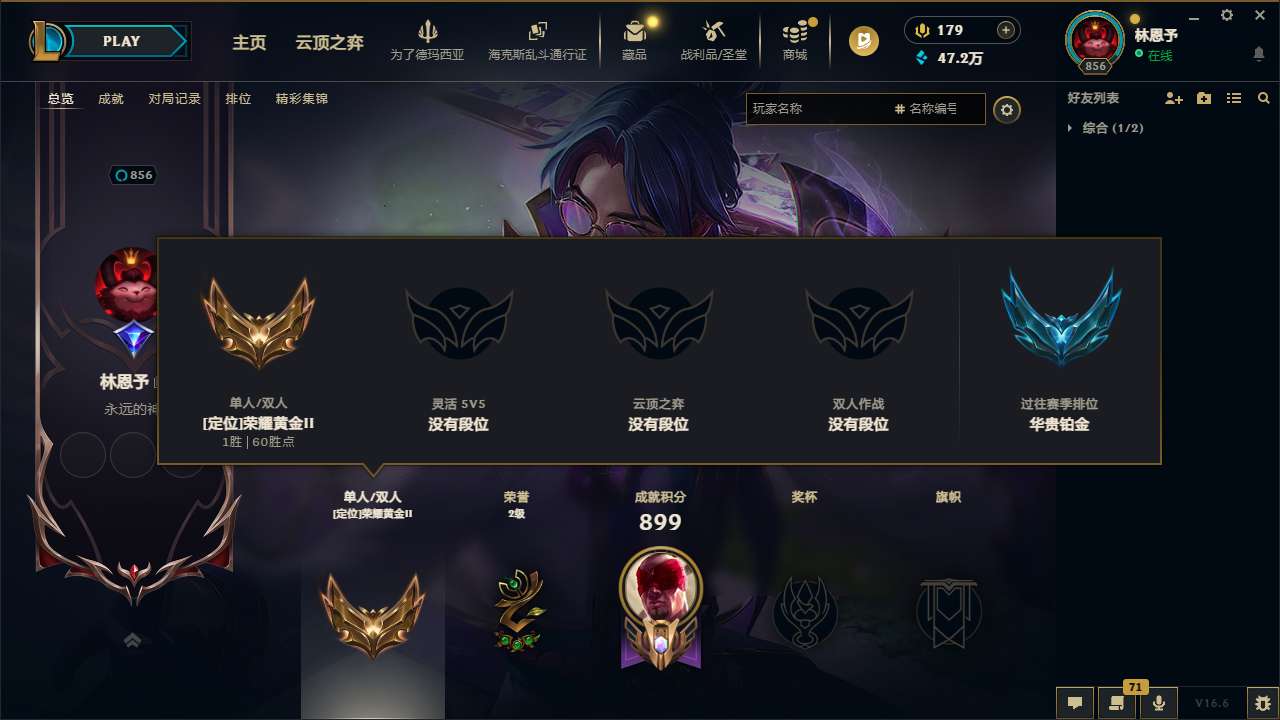1280x720 pixels.
Task: Click the friends list search icon
Action: pyautogui.click(x=1264, y=98)
